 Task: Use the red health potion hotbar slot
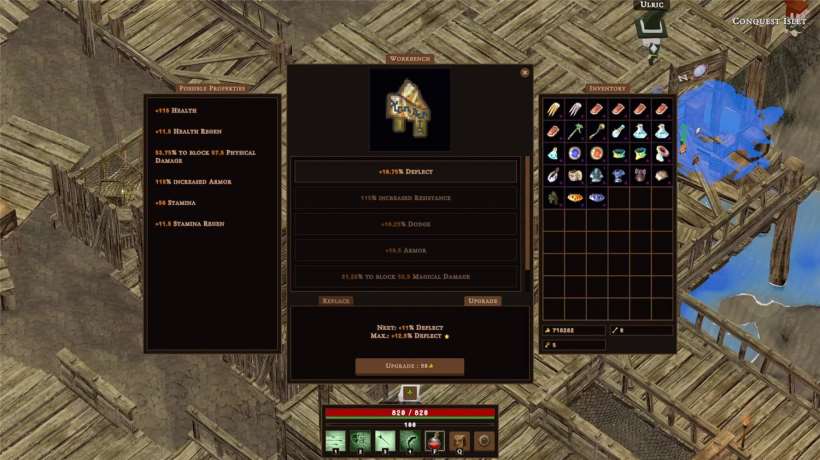click(x=434, y=440)
